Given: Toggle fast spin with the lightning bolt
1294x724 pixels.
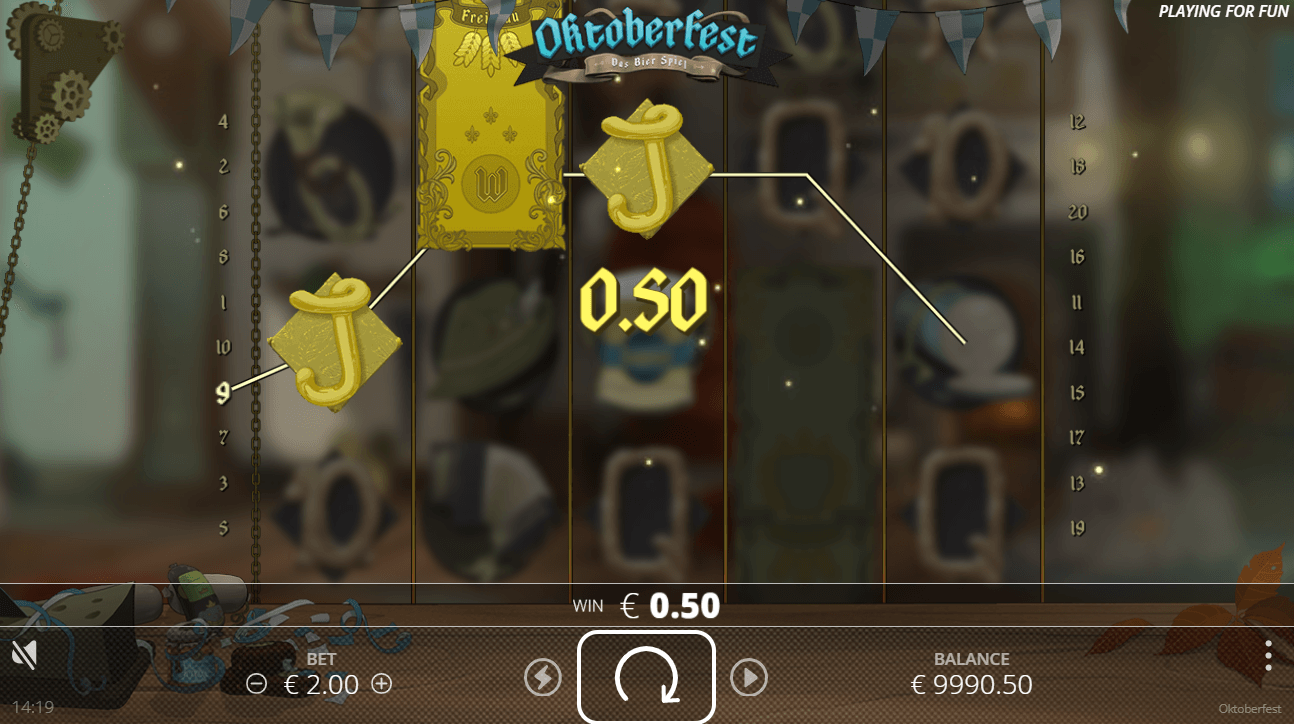Looking at the screenshot, I should [543, 678].
